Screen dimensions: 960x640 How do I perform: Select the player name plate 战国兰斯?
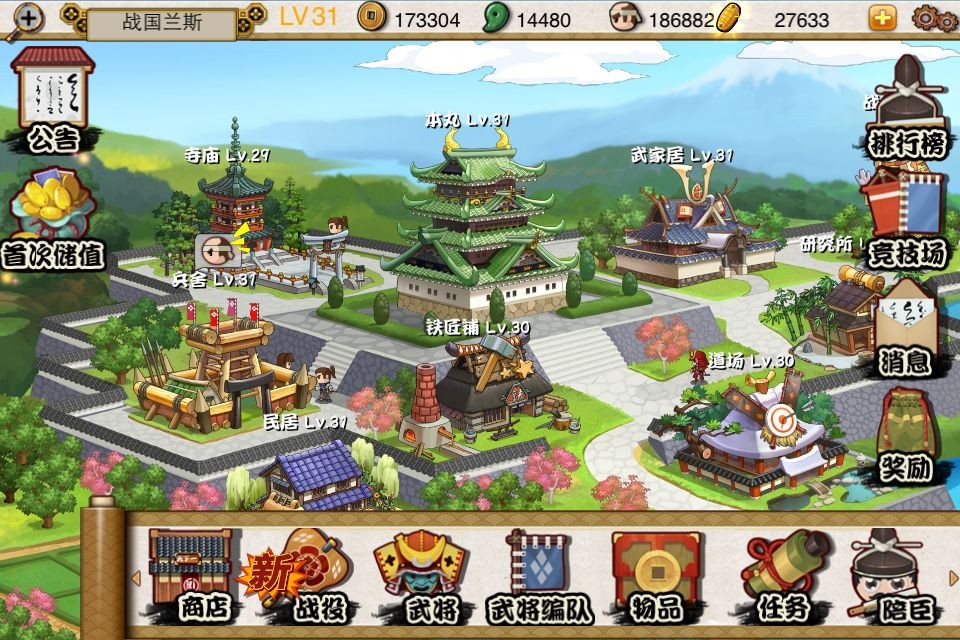click(162, 22)
